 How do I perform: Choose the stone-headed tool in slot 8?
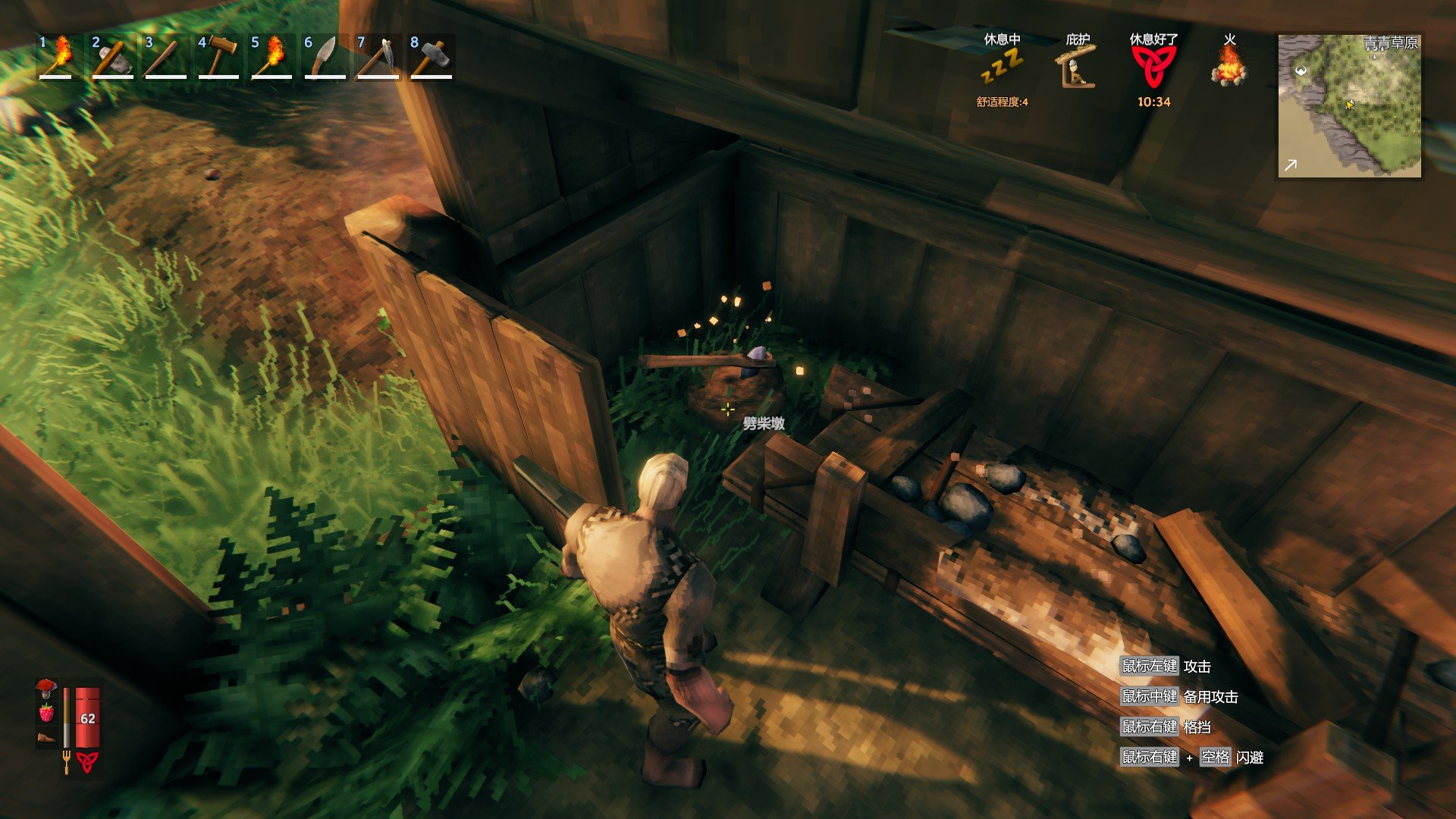(430, 57)
